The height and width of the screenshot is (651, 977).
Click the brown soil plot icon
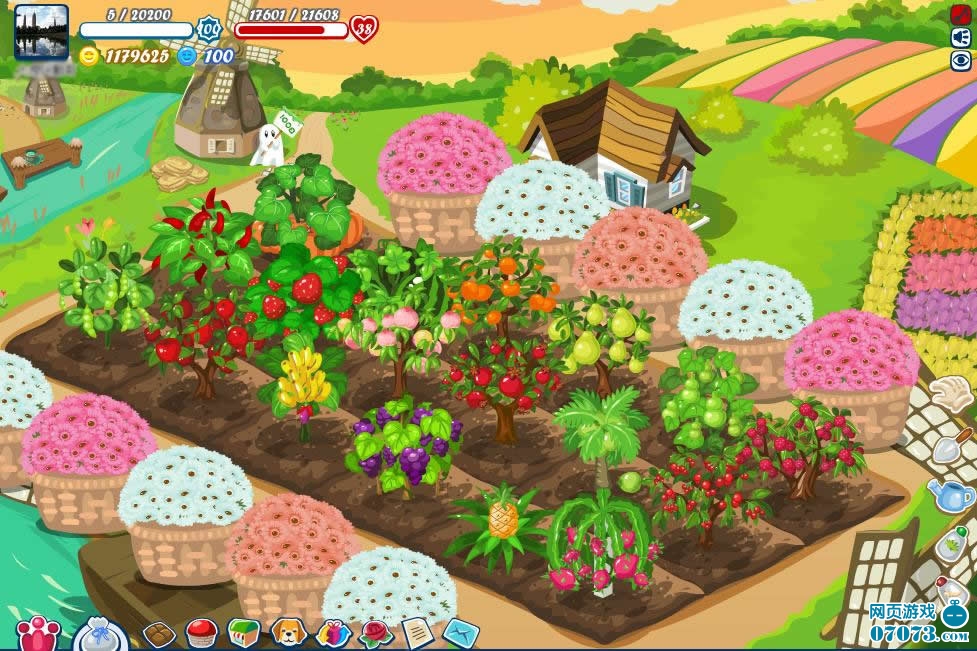tap(159, 634)
